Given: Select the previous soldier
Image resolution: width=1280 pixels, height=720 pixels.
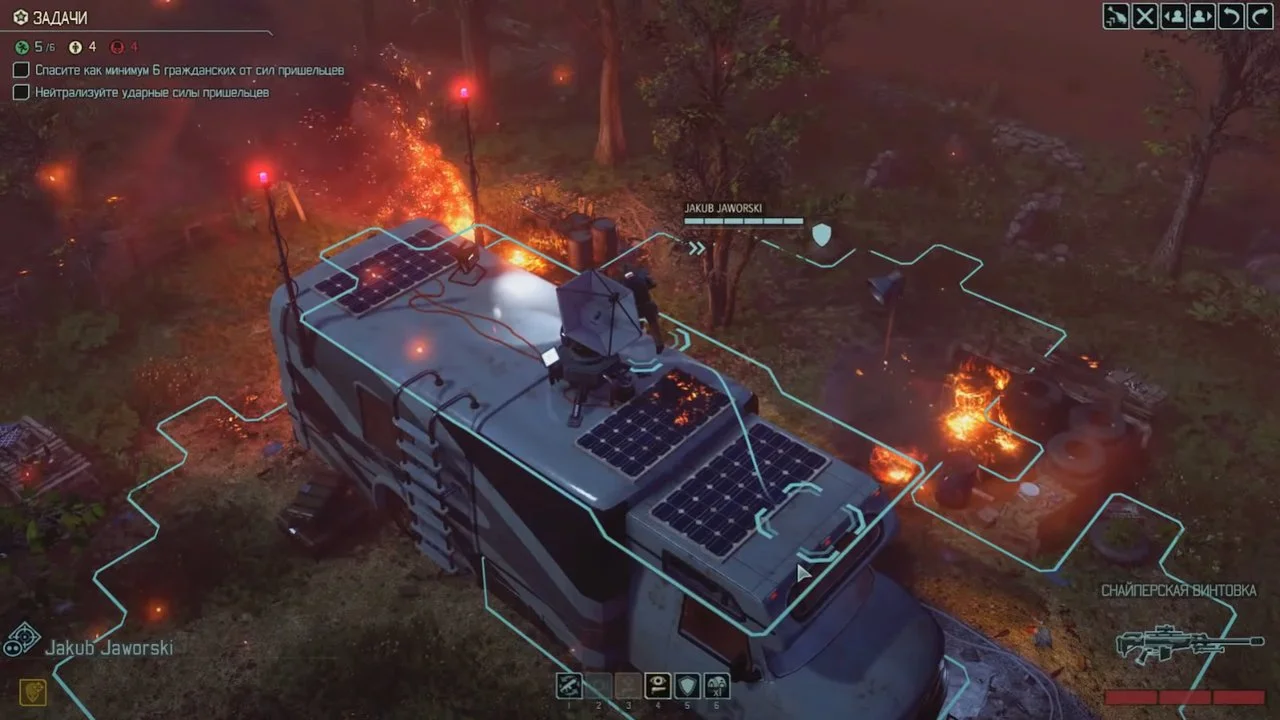Looking at the screenshot, I should (1173, 16).
